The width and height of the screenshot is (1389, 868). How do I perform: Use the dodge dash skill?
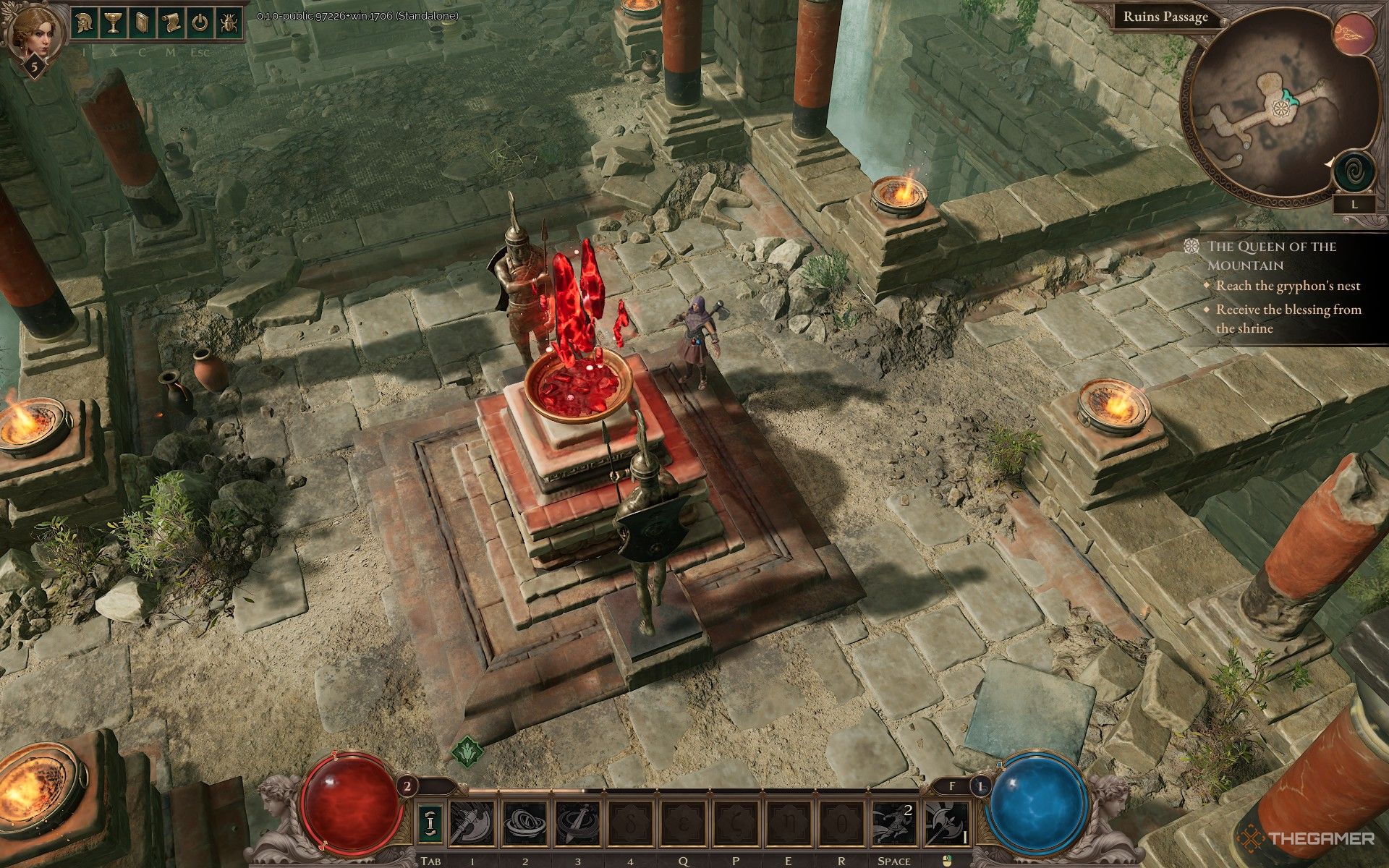(894, 825)
